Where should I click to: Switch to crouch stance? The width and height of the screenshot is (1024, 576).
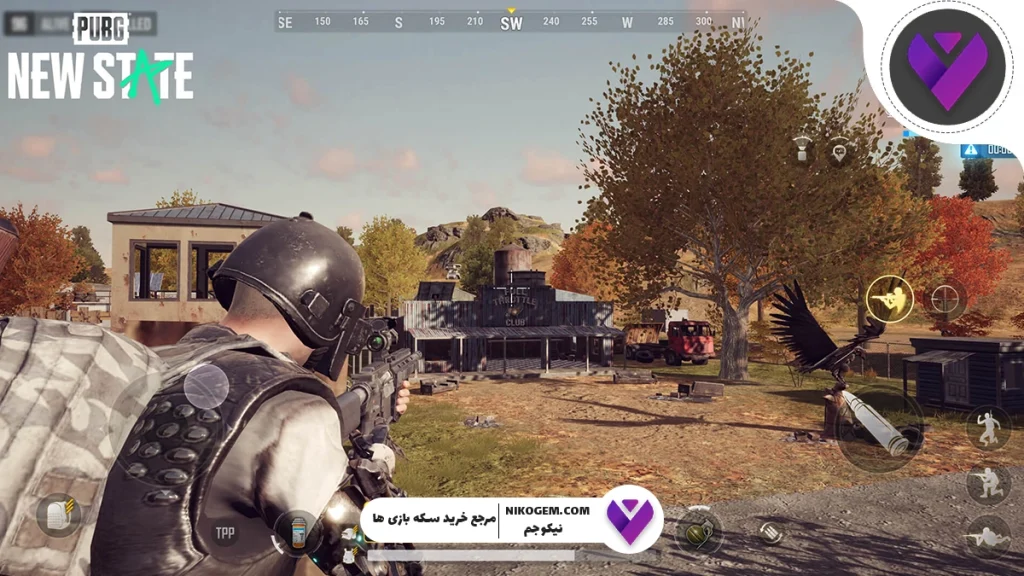(988, 485)
